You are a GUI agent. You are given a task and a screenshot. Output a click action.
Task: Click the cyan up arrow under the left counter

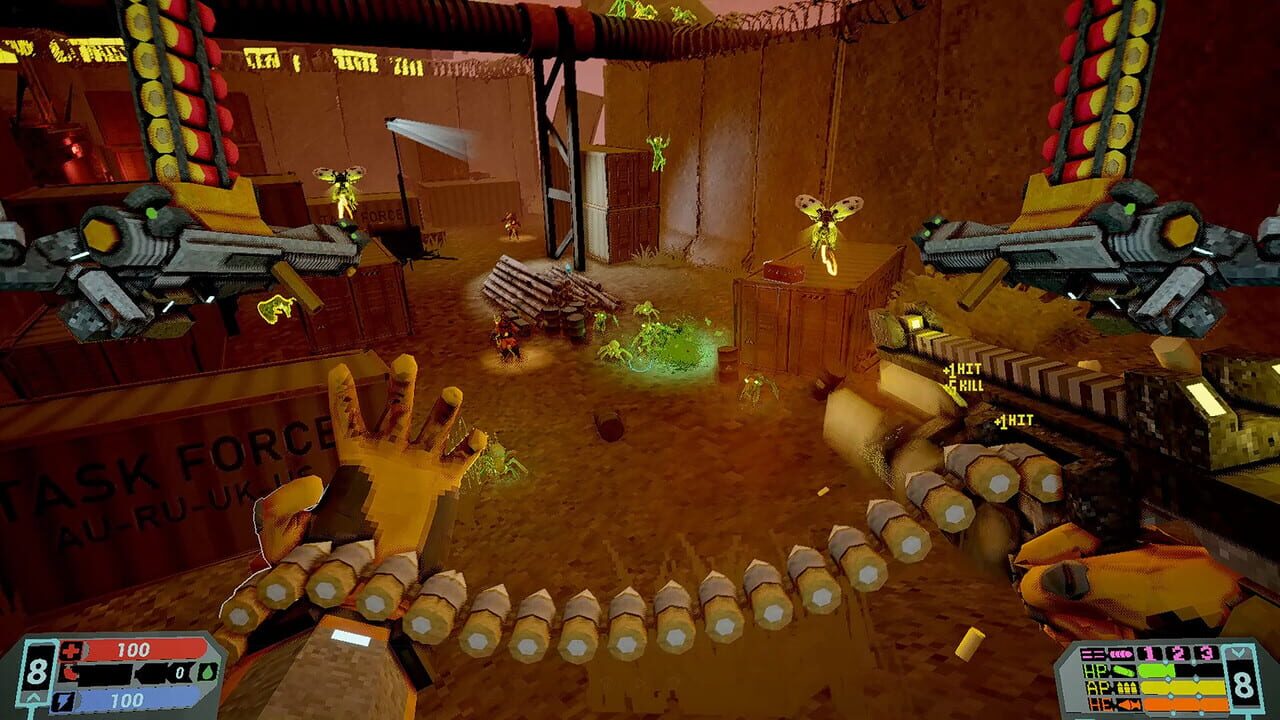tap(34, 698)
